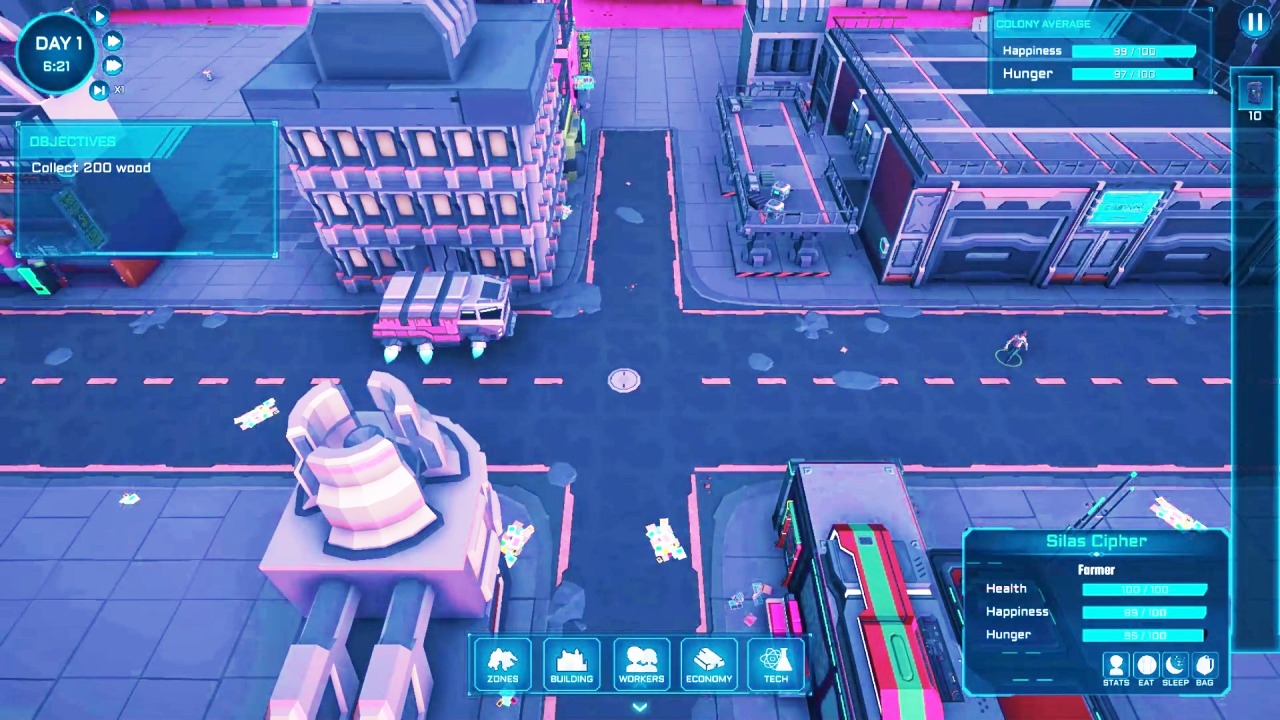Image resolution: width=1280 pixels, height=720 pixels.
Task: Make Silas Cipher Eat
Action: (1146, 667)
